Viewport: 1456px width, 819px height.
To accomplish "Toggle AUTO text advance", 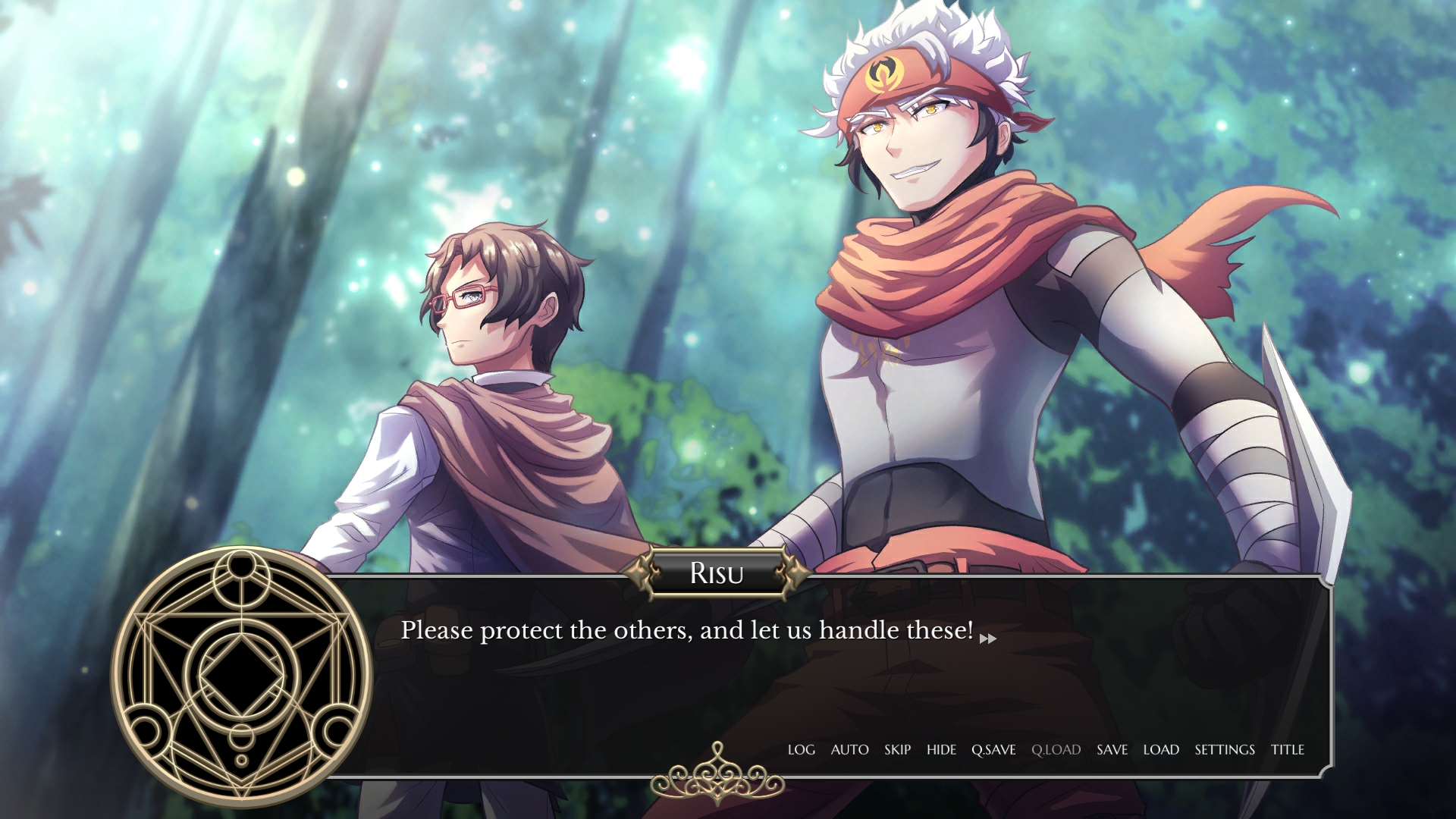I will click(849, 750).
